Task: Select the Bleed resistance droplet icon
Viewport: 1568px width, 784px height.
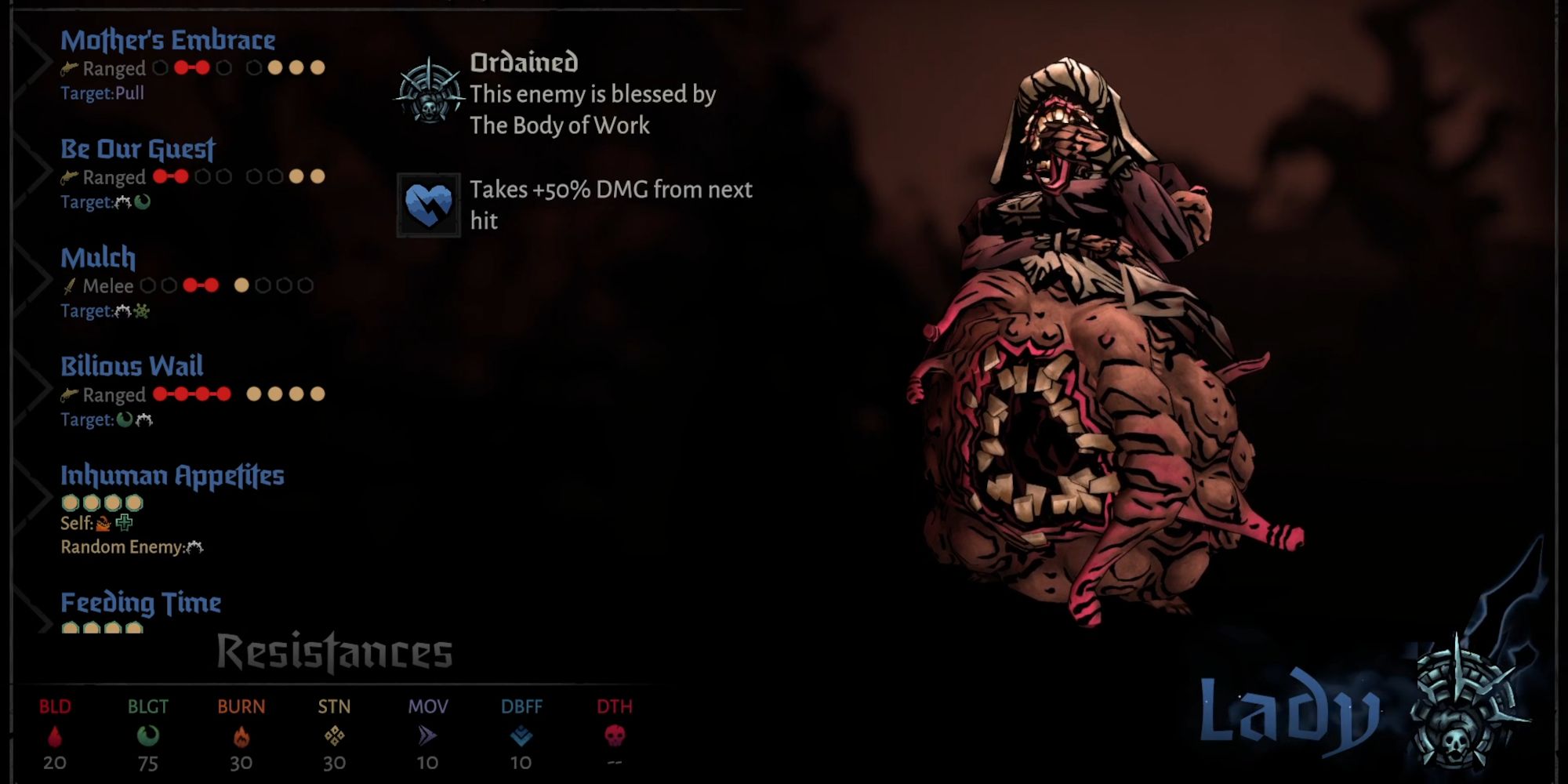Action: 55,735
